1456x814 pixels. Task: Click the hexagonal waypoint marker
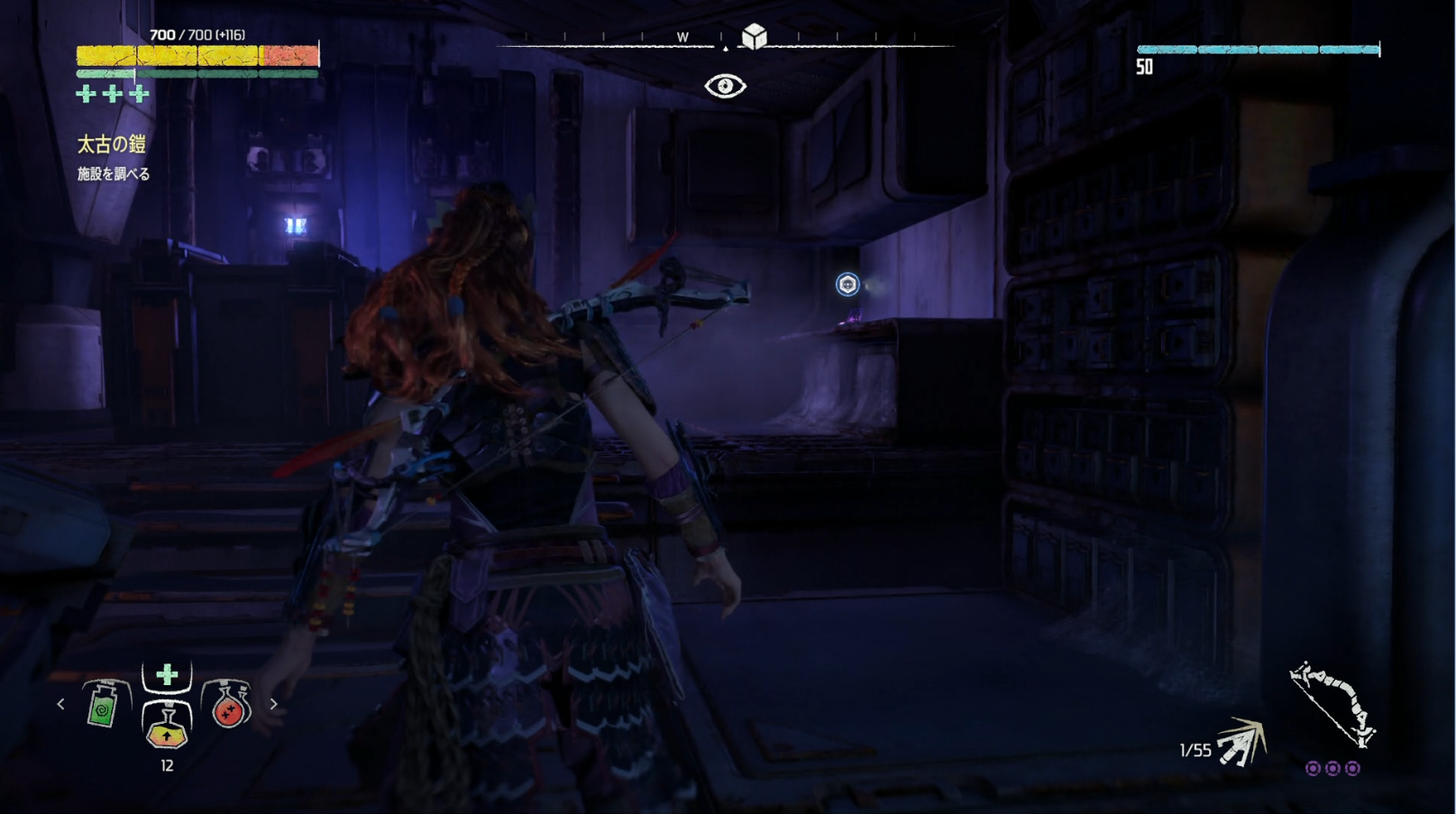click(x=847, y=285)
